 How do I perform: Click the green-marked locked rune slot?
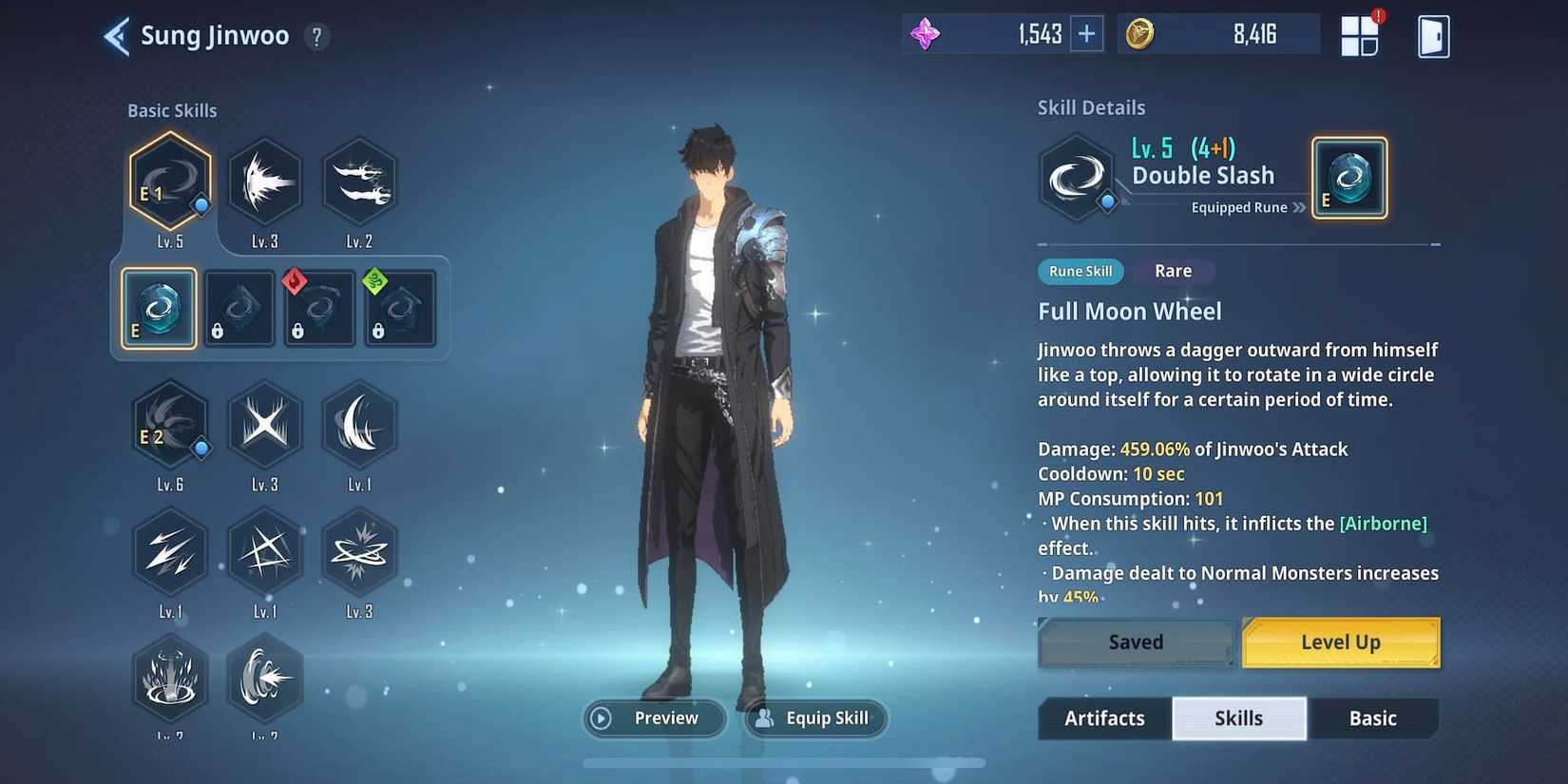(400, 307)
